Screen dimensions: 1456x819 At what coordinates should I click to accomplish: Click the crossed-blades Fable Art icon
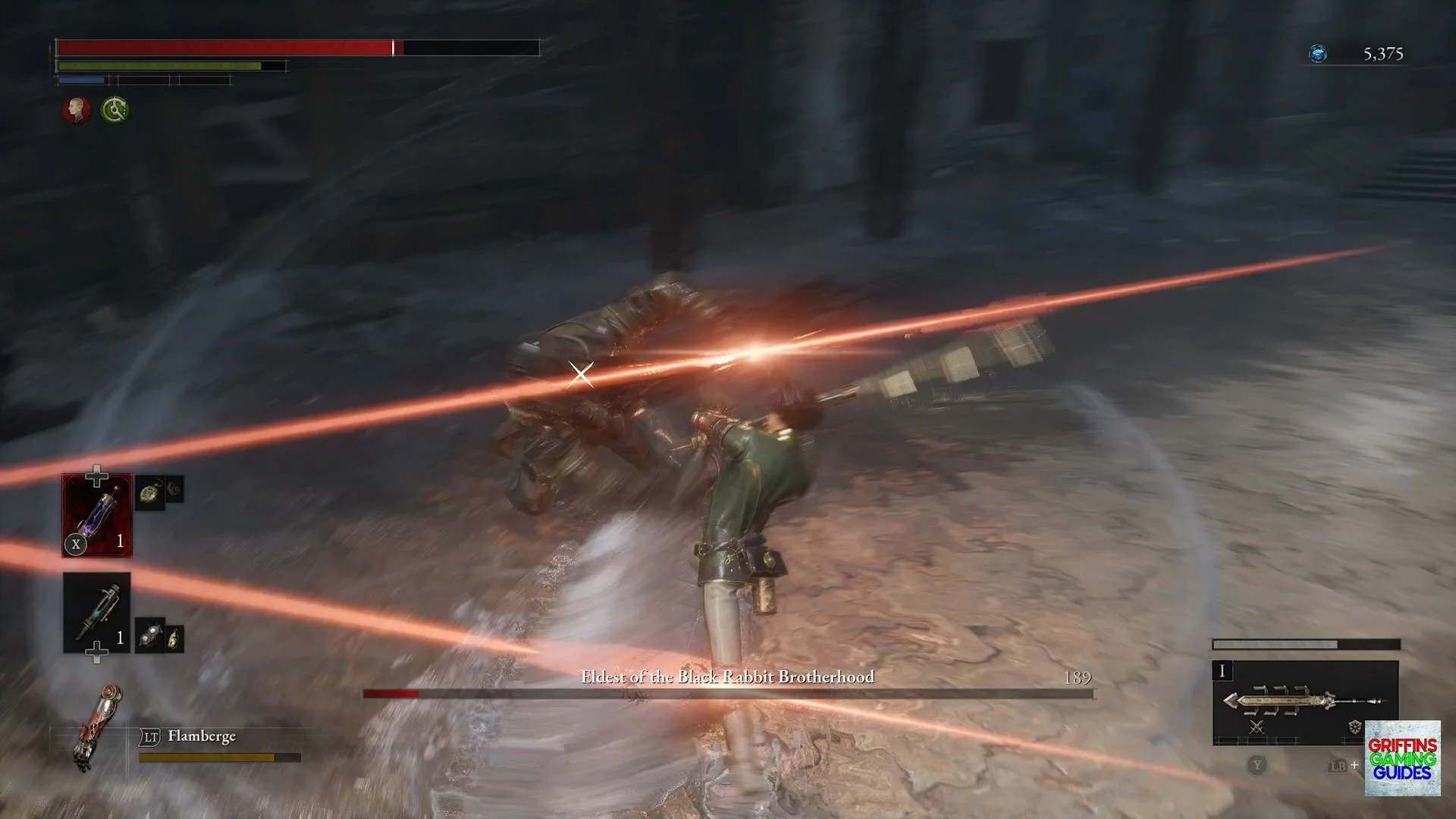1257,727
